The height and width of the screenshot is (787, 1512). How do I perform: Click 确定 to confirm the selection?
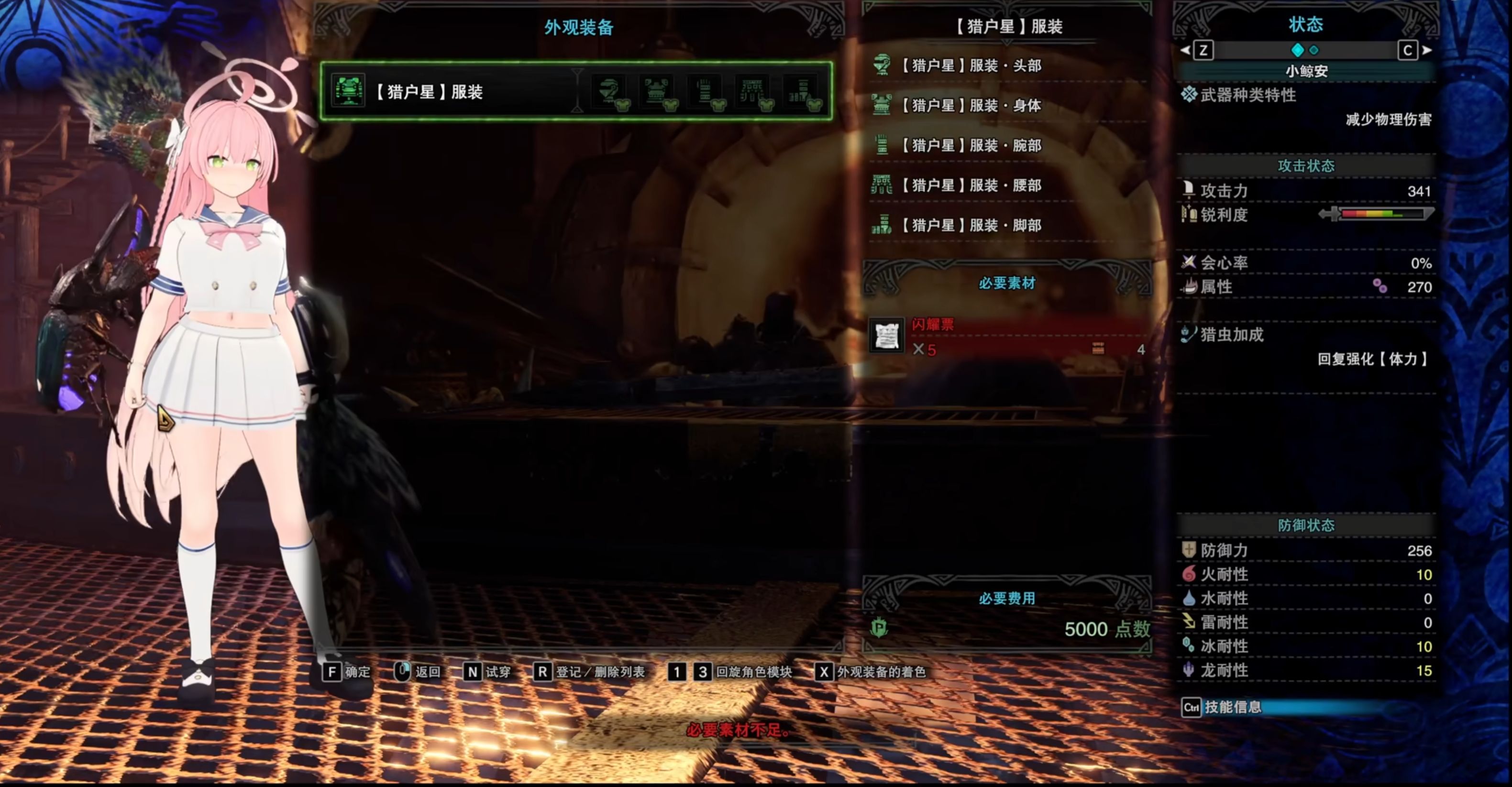coord(347,672)
